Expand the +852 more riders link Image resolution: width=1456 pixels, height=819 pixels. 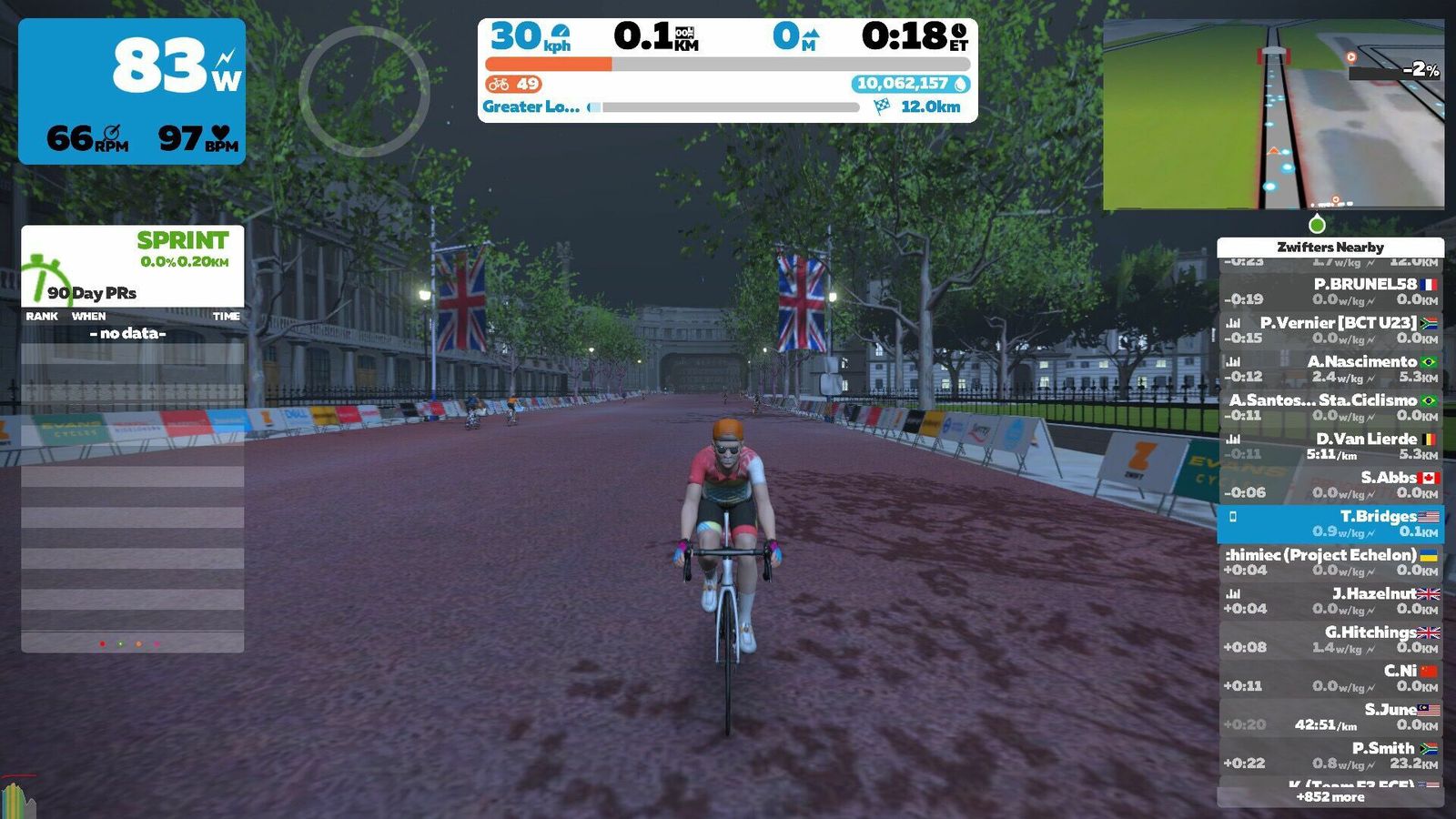tap(1330, 797)
